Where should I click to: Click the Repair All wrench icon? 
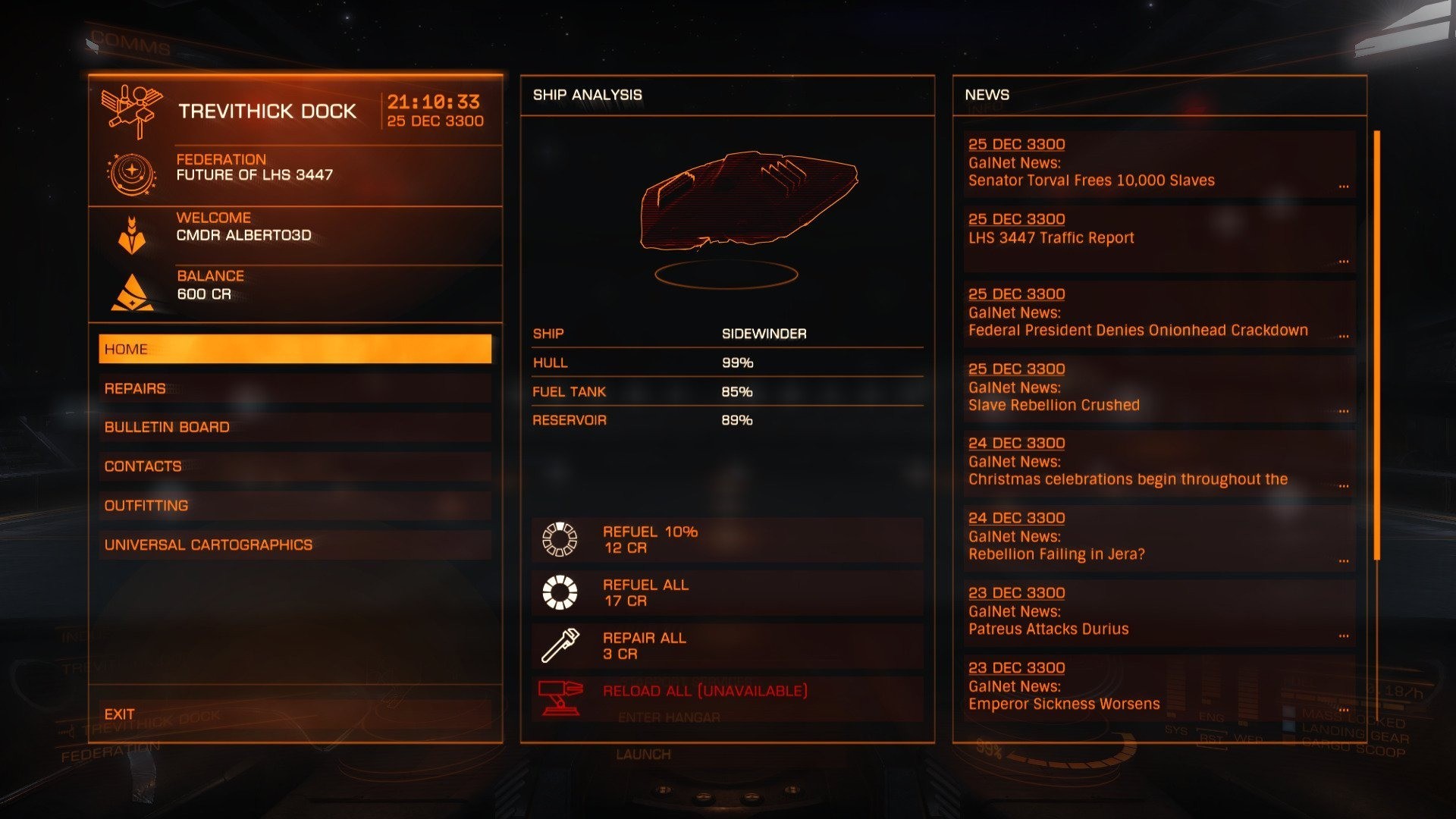coord(559,645)
